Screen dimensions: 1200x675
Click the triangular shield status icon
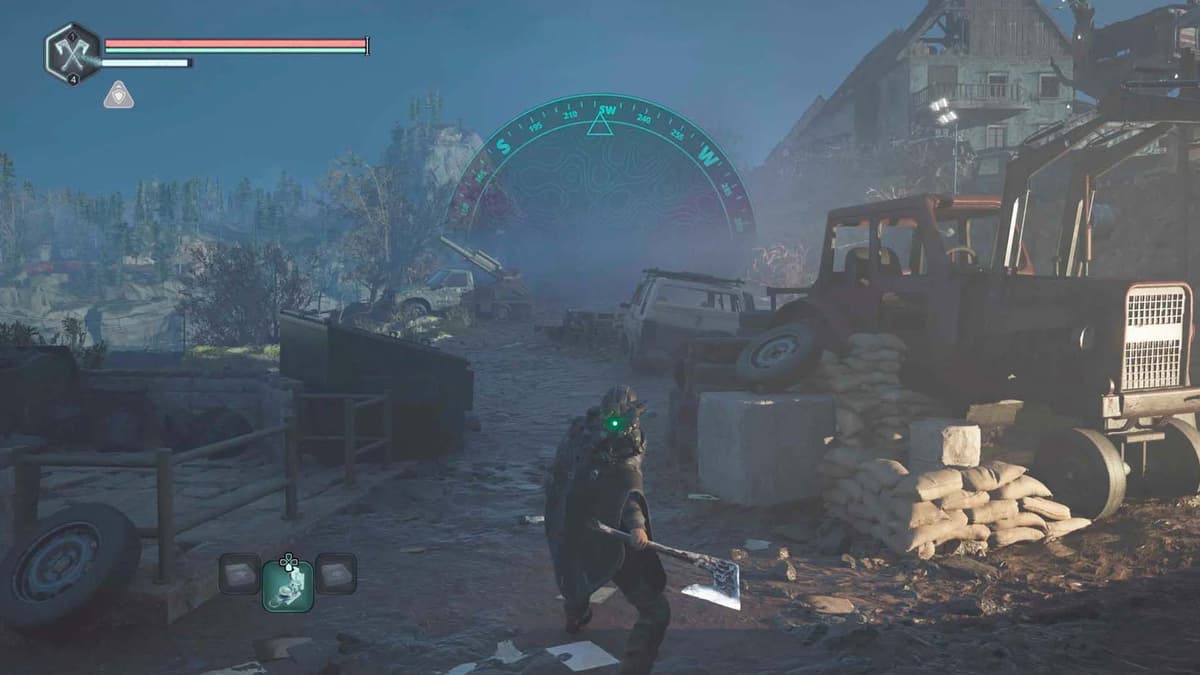pos(118,95)
